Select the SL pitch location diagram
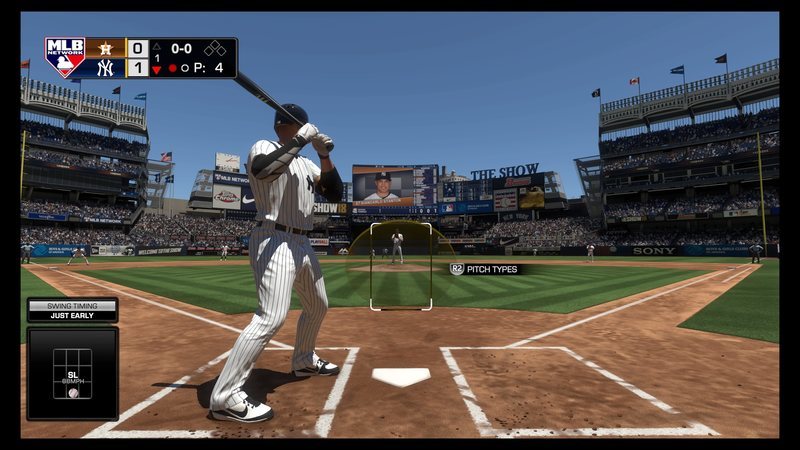Screen dimensions: 800x450 pyautogui.click(x=72, y=373)
